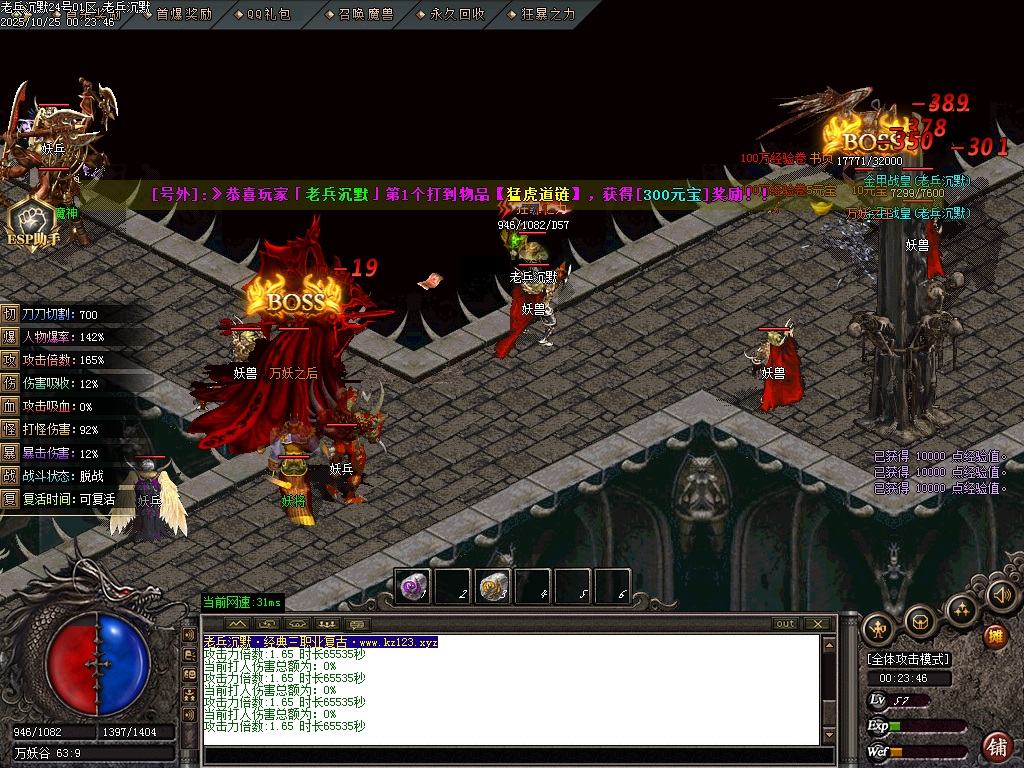The image size is (1024, 768).
Task: Close the chat window with the X button
Action: click(818, 624)
